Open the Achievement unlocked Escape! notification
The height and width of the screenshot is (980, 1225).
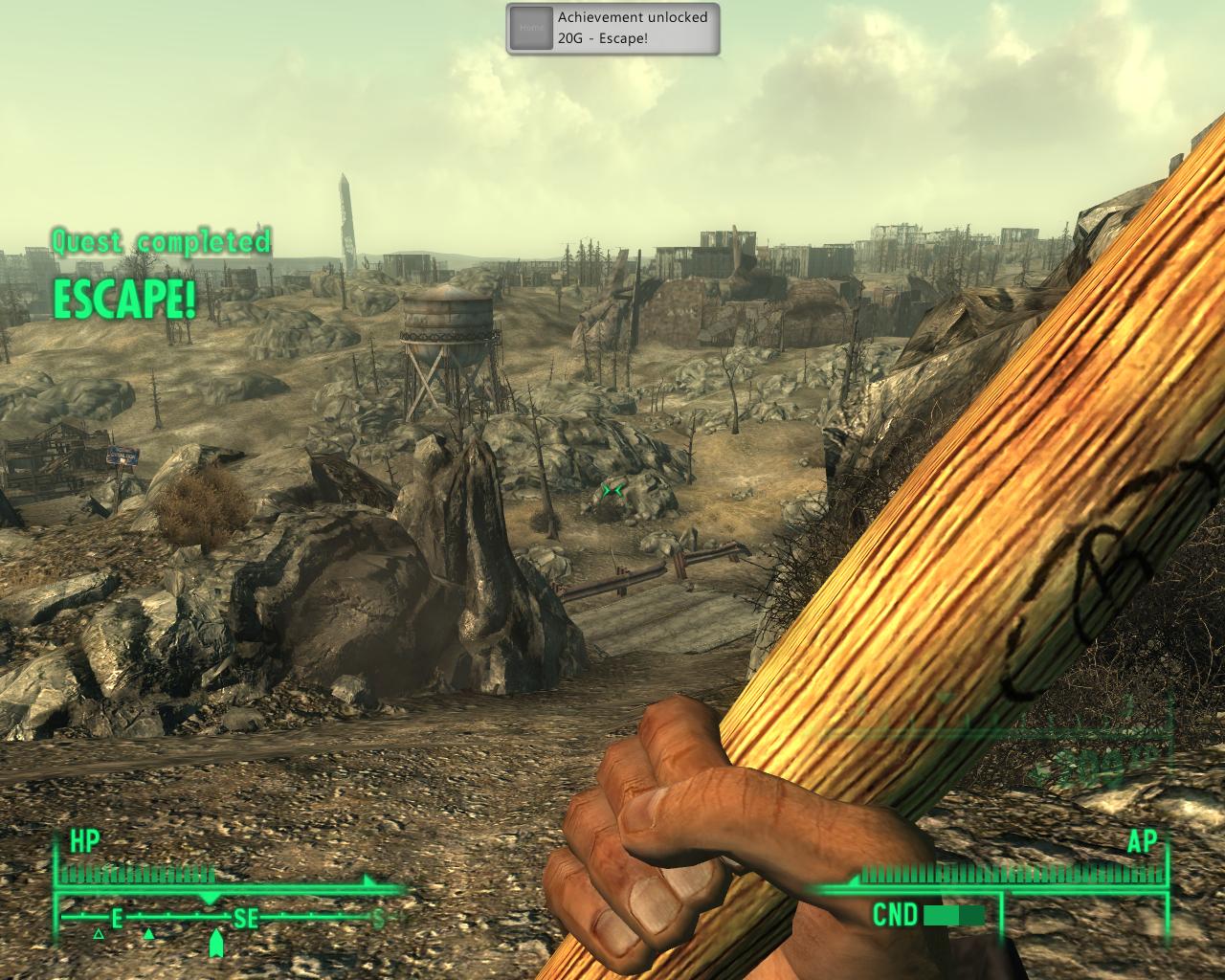coord(632,28)
